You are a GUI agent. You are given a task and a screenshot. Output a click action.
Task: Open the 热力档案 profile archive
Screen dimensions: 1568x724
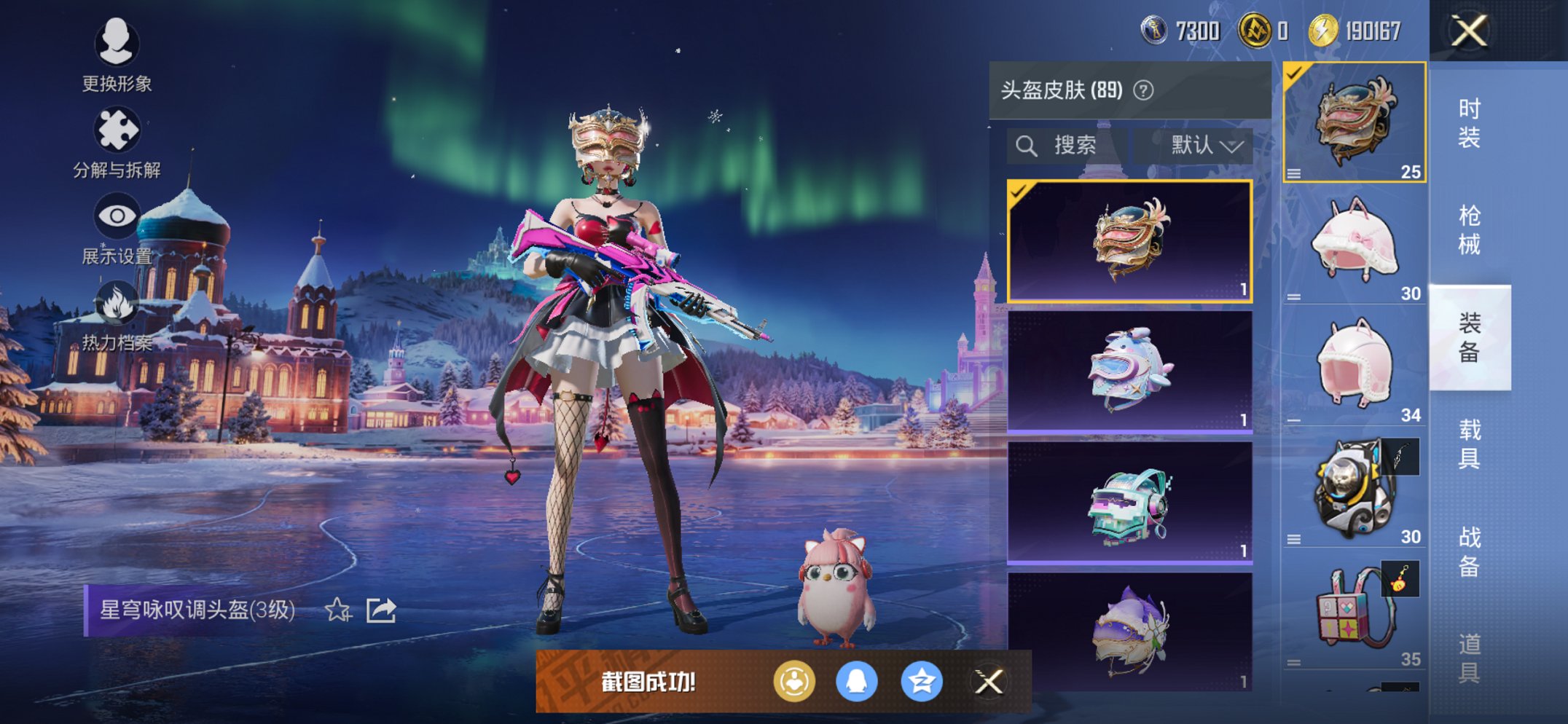tap(117, 302)
